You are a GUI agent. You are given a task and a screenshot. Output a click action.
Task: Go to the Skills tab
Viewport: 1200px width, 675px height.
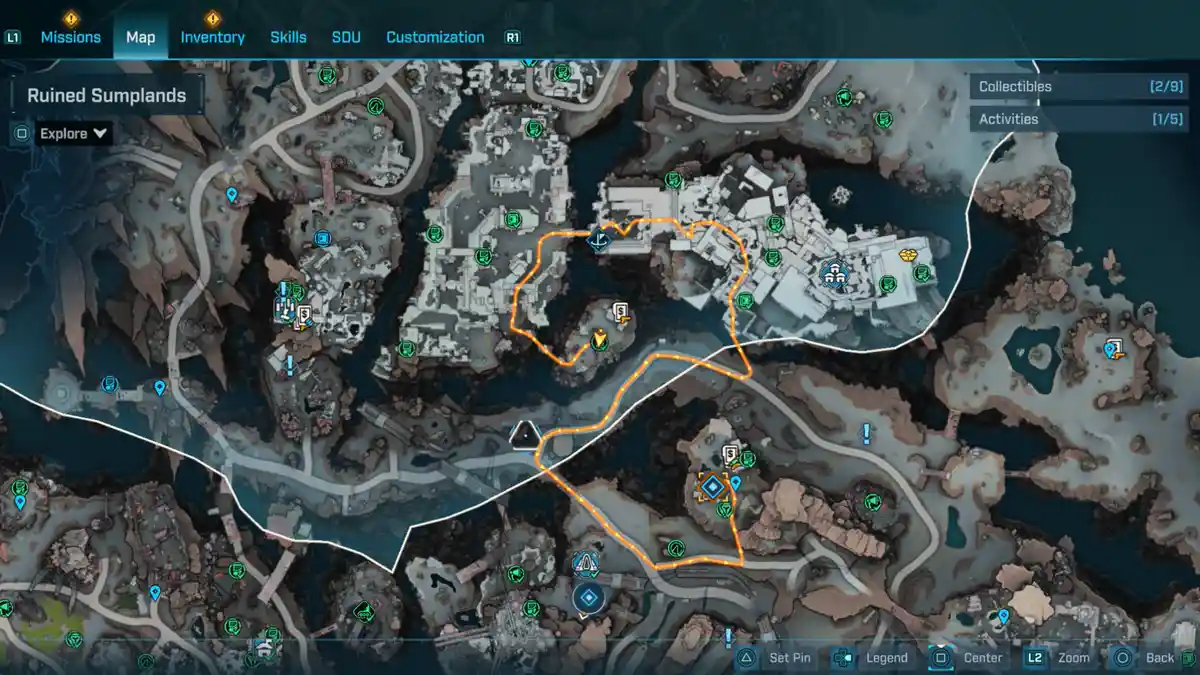[x=288, y=37]
